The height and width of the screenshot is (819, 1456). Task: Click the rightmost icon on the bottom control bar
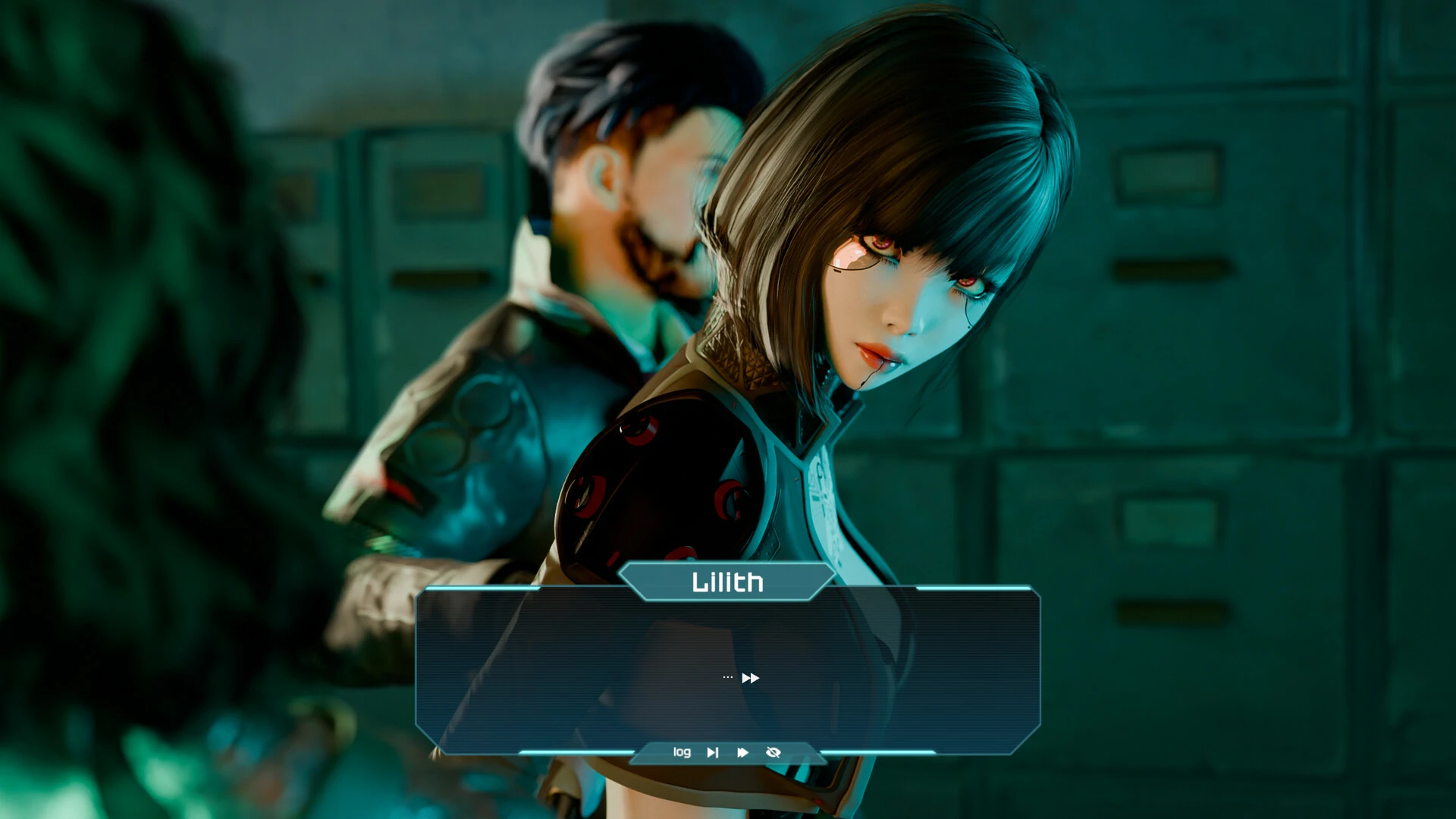click(773, 752)
